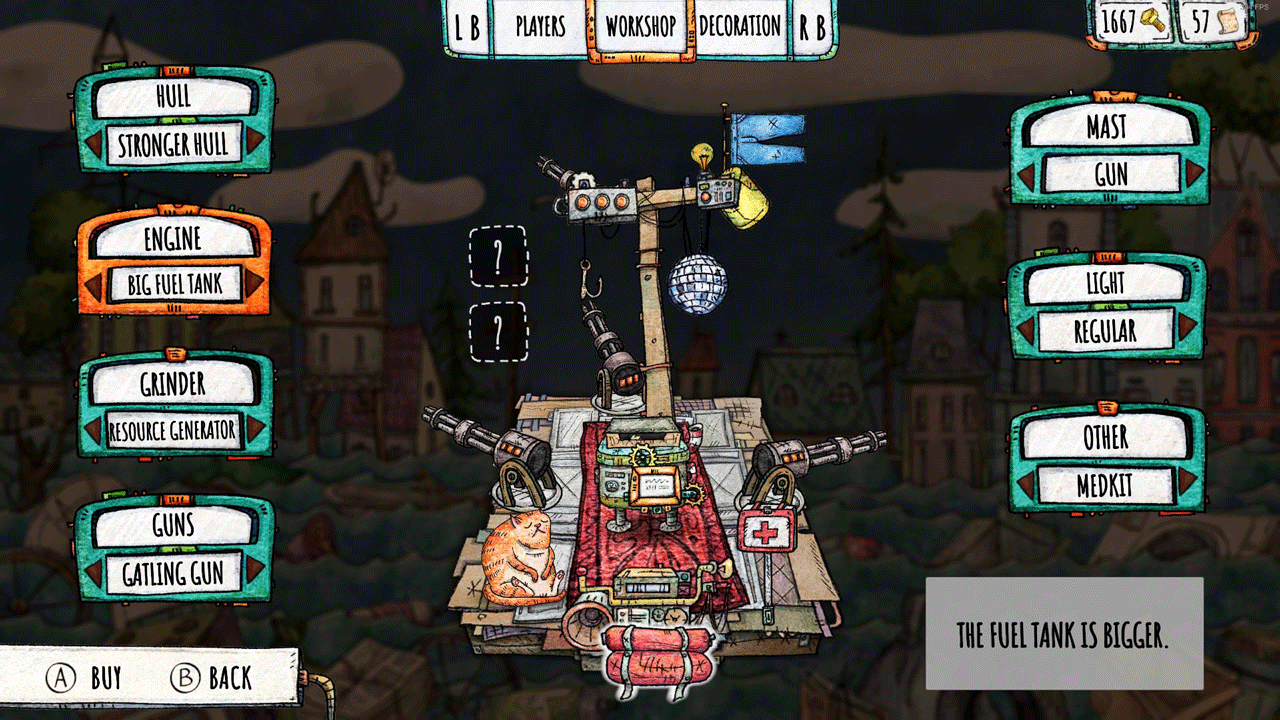
Task: Buy the selected upgrade
Action: [85, 678]
